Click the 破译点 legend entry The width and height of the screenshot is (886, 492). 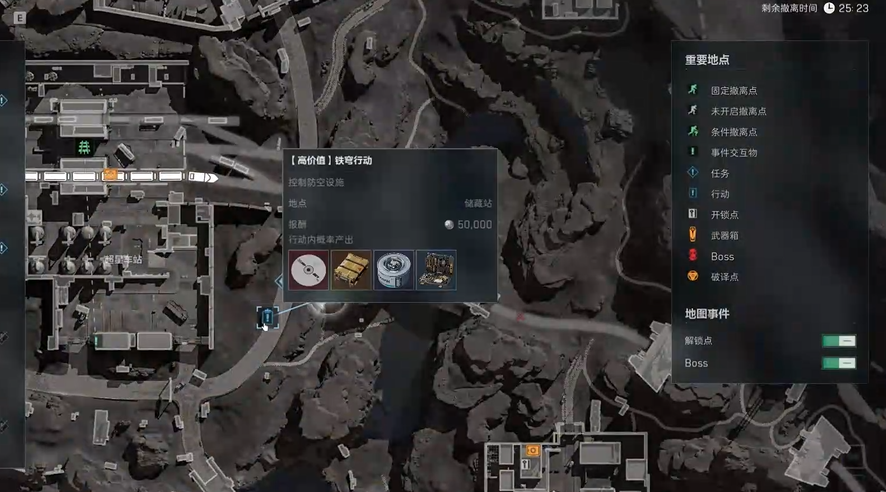(x=726, y=277)
